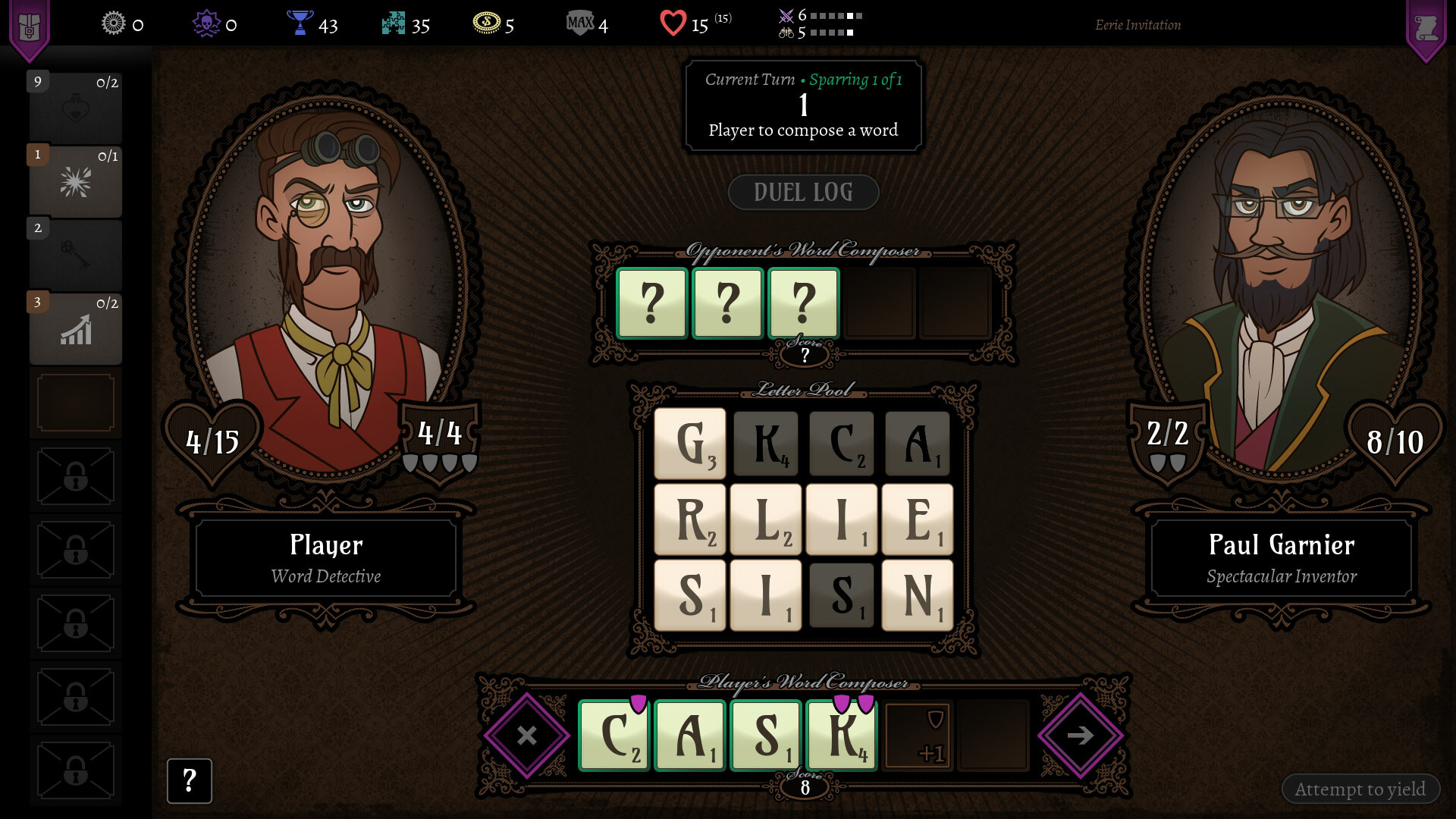1456x819 pixels.
Task: Open the inventory chest icon top-left
Action: (x=30, y=25)
